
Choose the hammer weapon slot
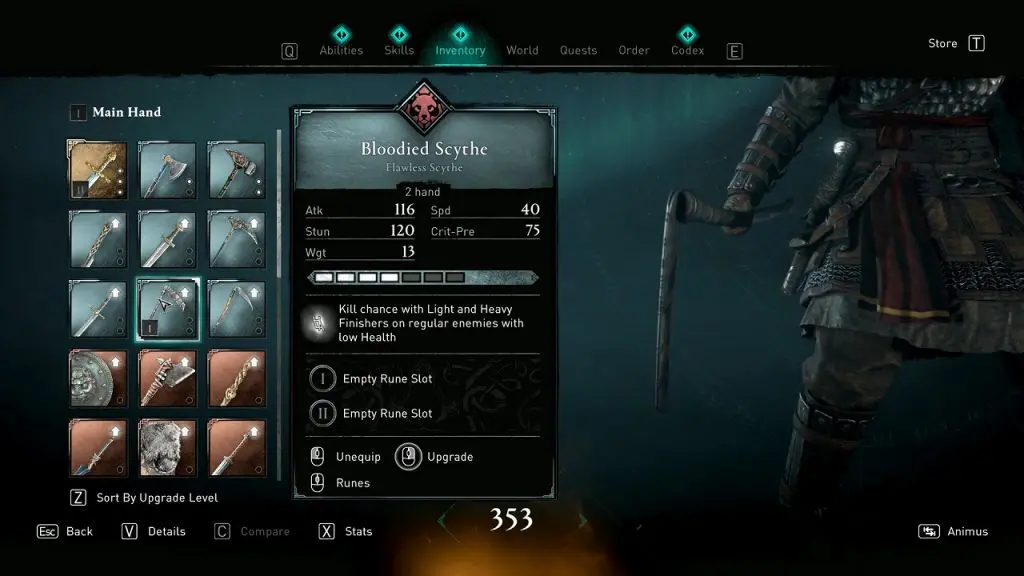[x=237, y=170]
